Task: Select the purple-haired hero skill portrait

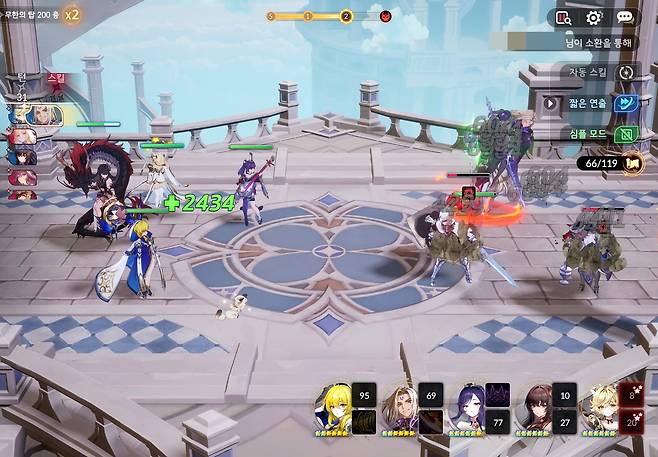Action: (x=468, y=406)
